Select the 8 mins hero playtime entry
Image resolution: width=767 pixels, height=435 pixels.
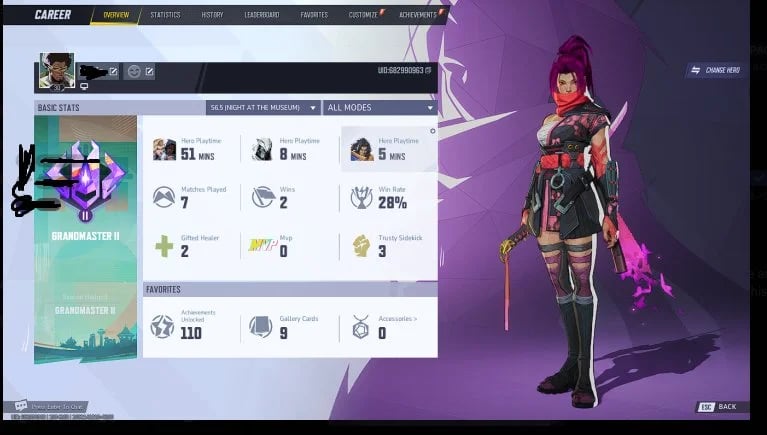(x=288, y=149)
